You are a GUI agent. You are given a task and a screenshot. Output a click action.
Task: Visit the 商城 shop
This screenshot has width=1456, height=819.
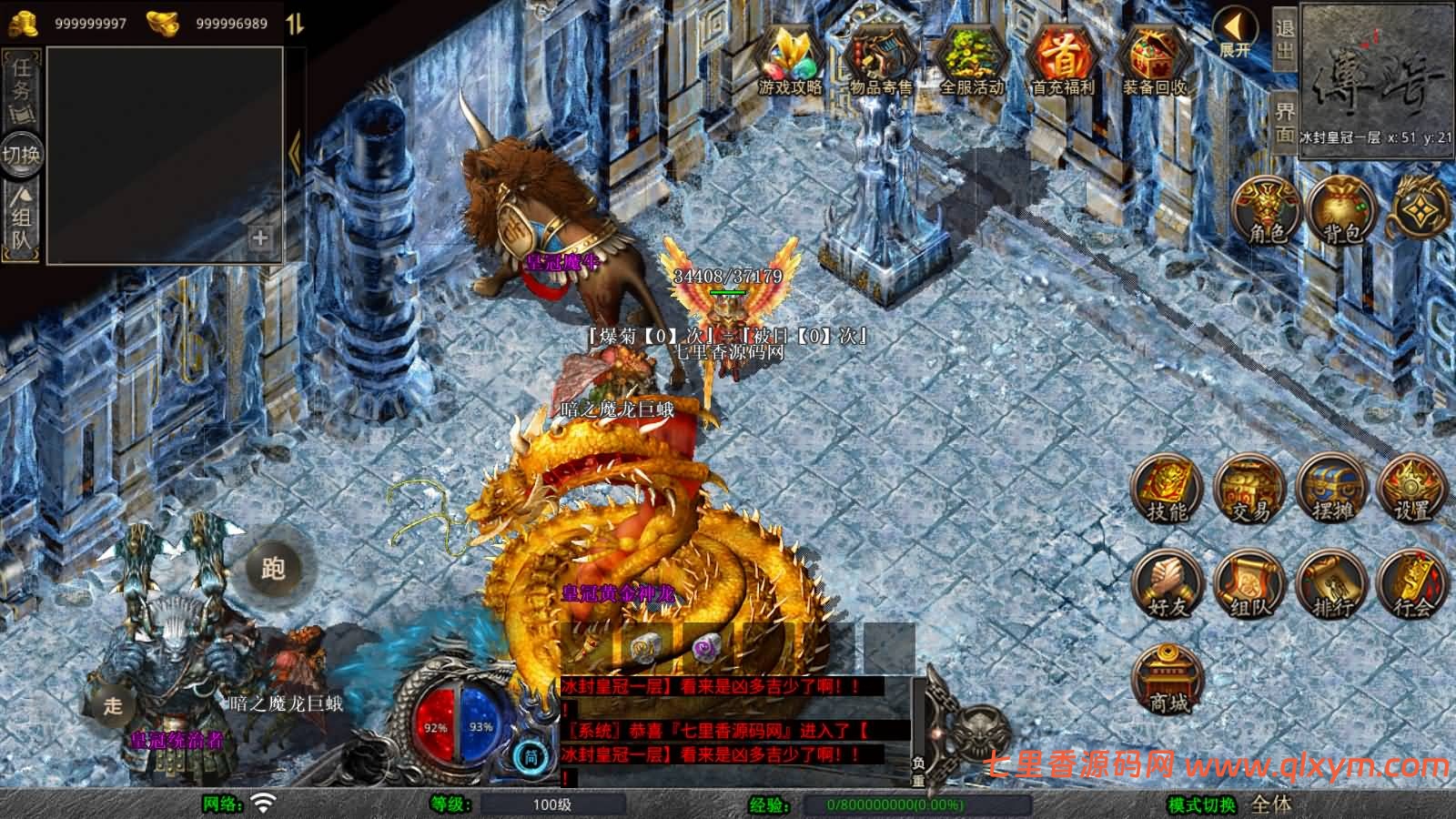click(1168, 680)
